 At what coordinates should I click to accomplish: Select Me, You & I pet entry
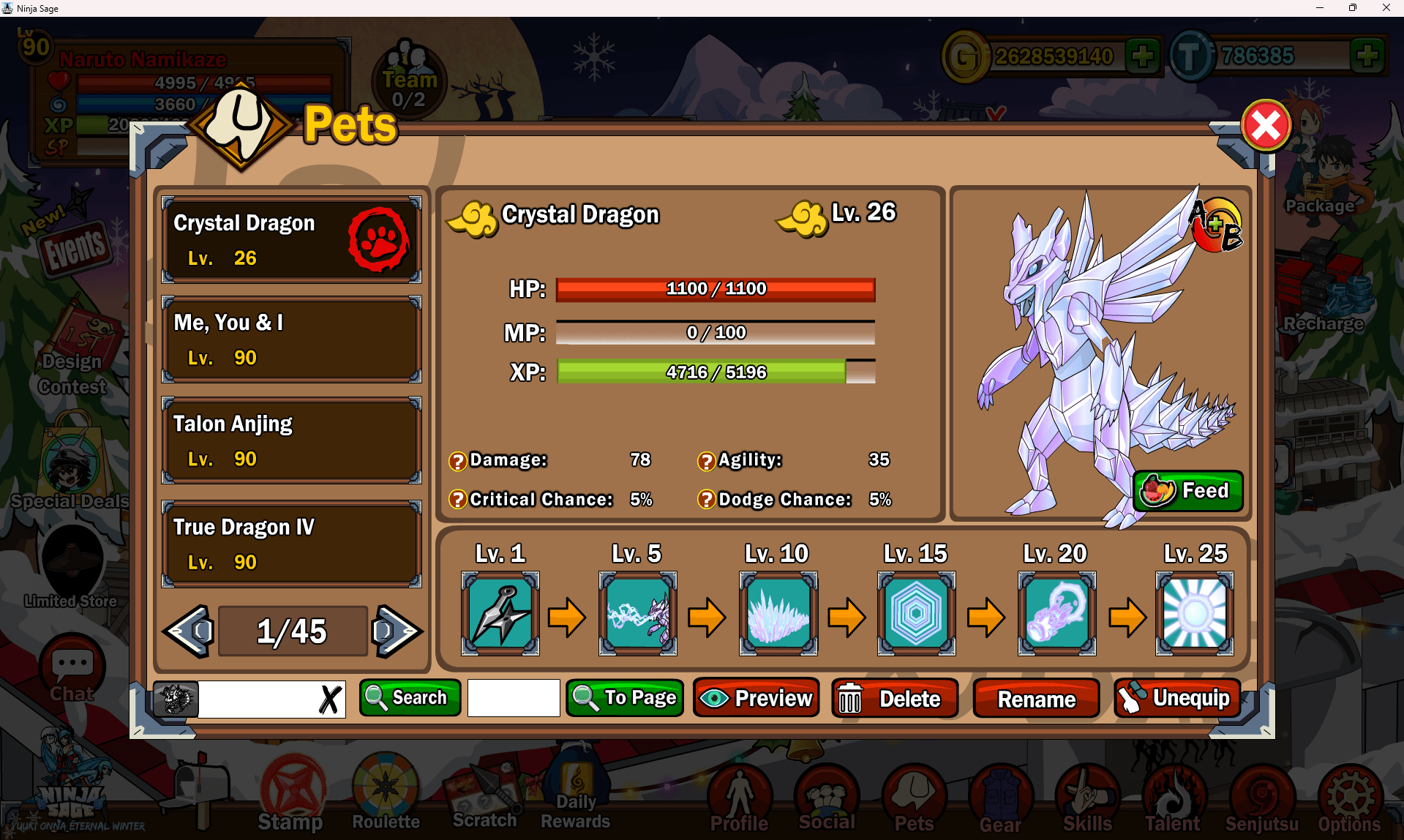(x=291, y=340)
